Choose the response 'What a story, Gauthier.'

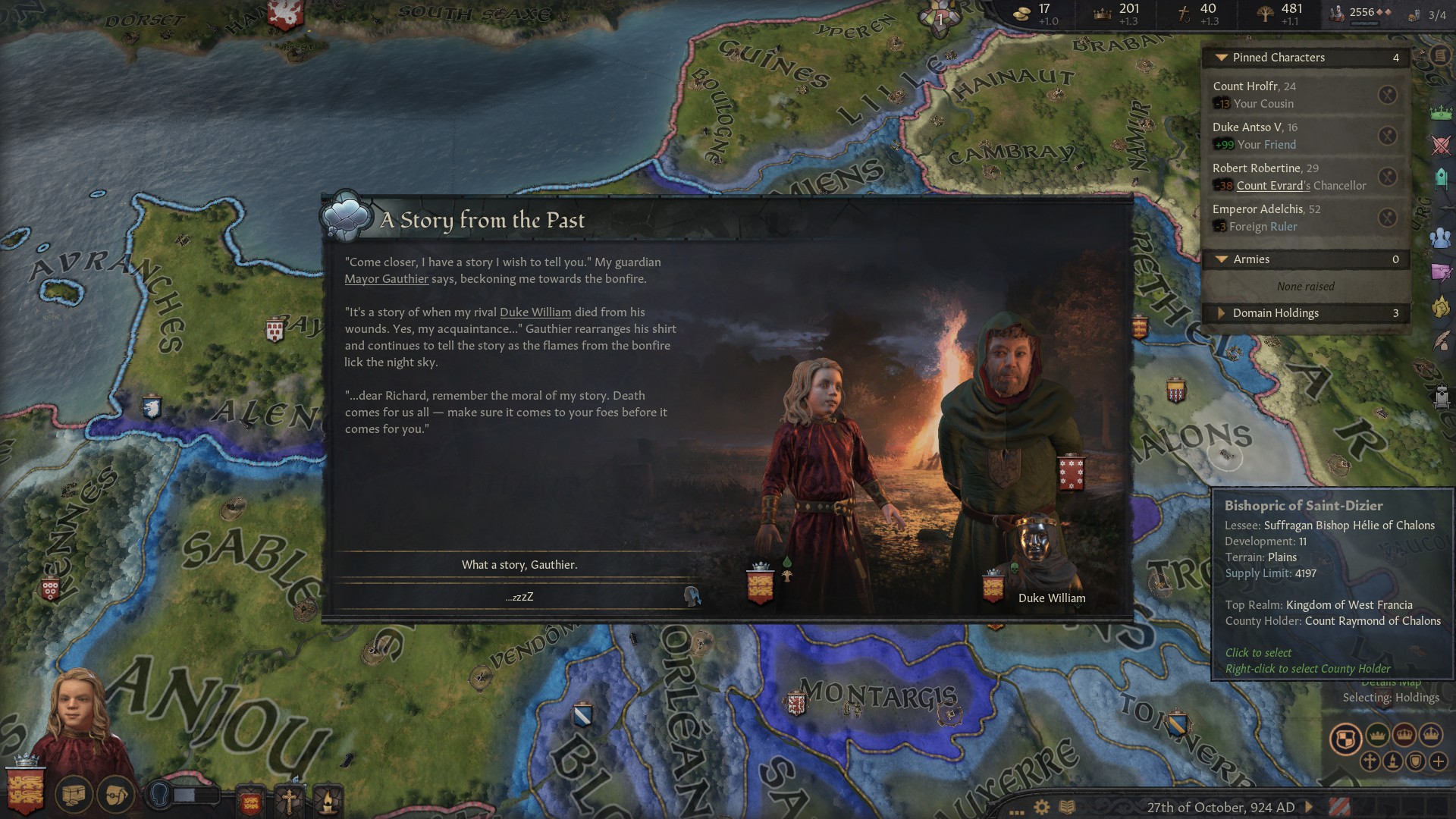click(519, 564)
